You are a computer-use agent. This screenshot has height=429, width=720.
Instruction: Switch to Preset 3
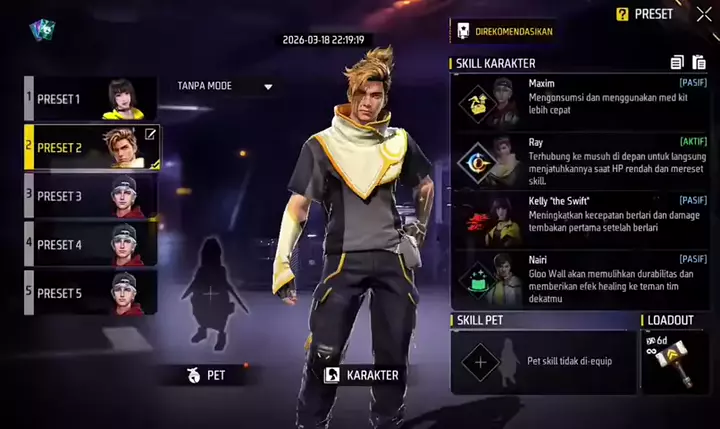click(91, 196)
